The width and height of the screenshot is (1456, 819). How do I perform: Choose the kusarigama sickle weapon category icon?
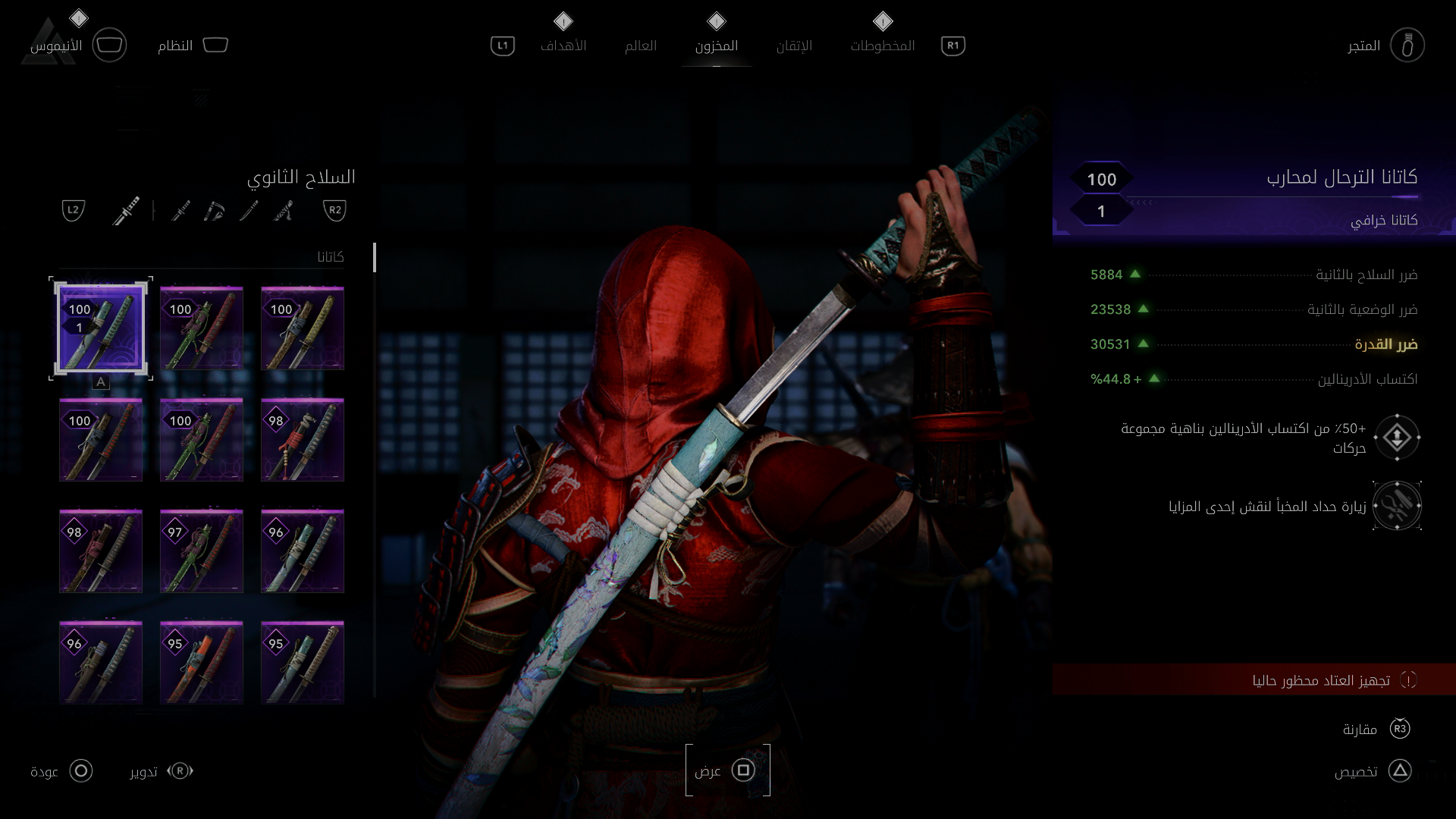[x=215, y=210]
